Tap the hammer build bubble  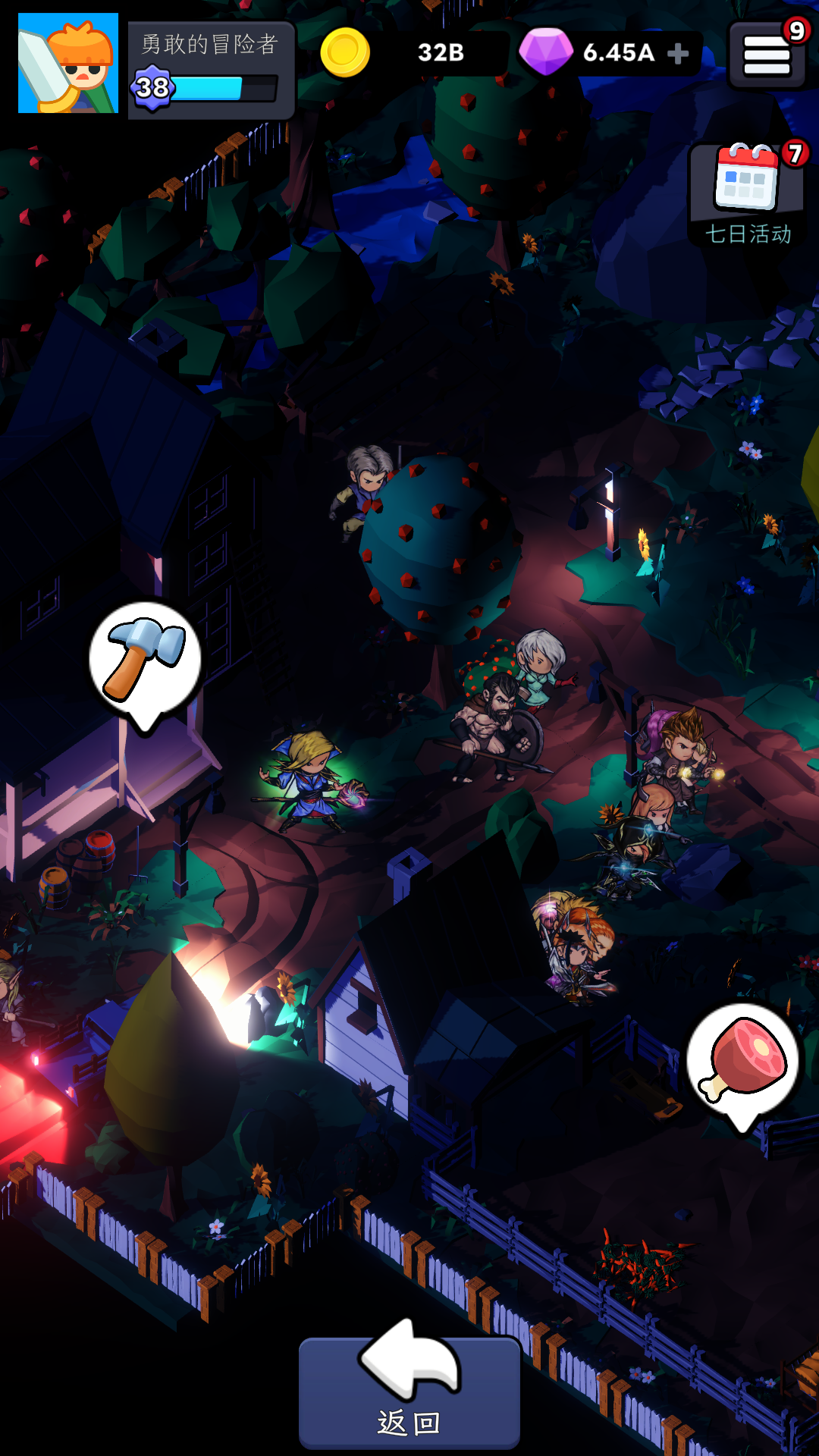[x=144, y=658]
